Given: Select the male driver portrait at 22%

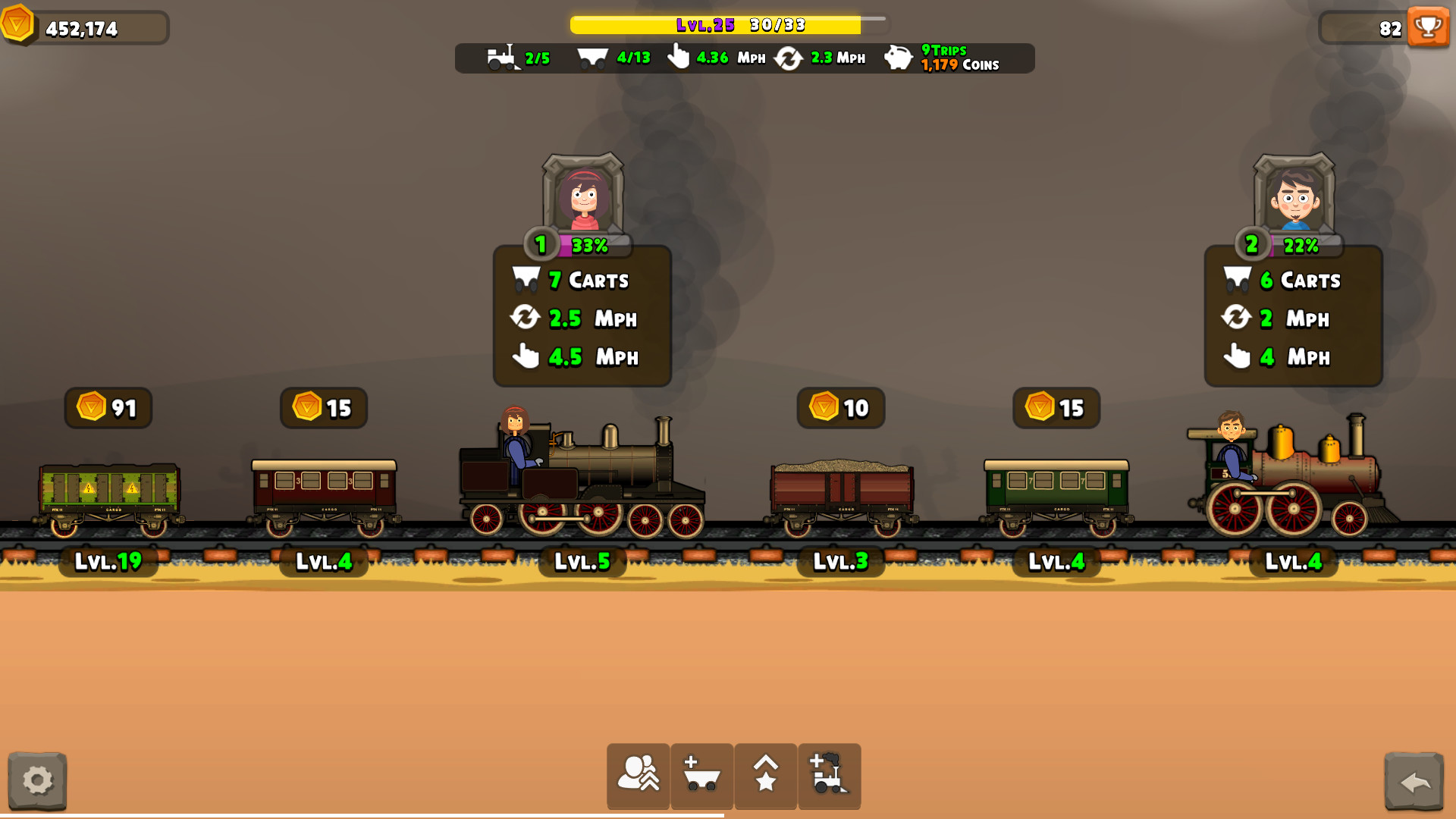Looking at the screenshot, I should pos(1293,199).
